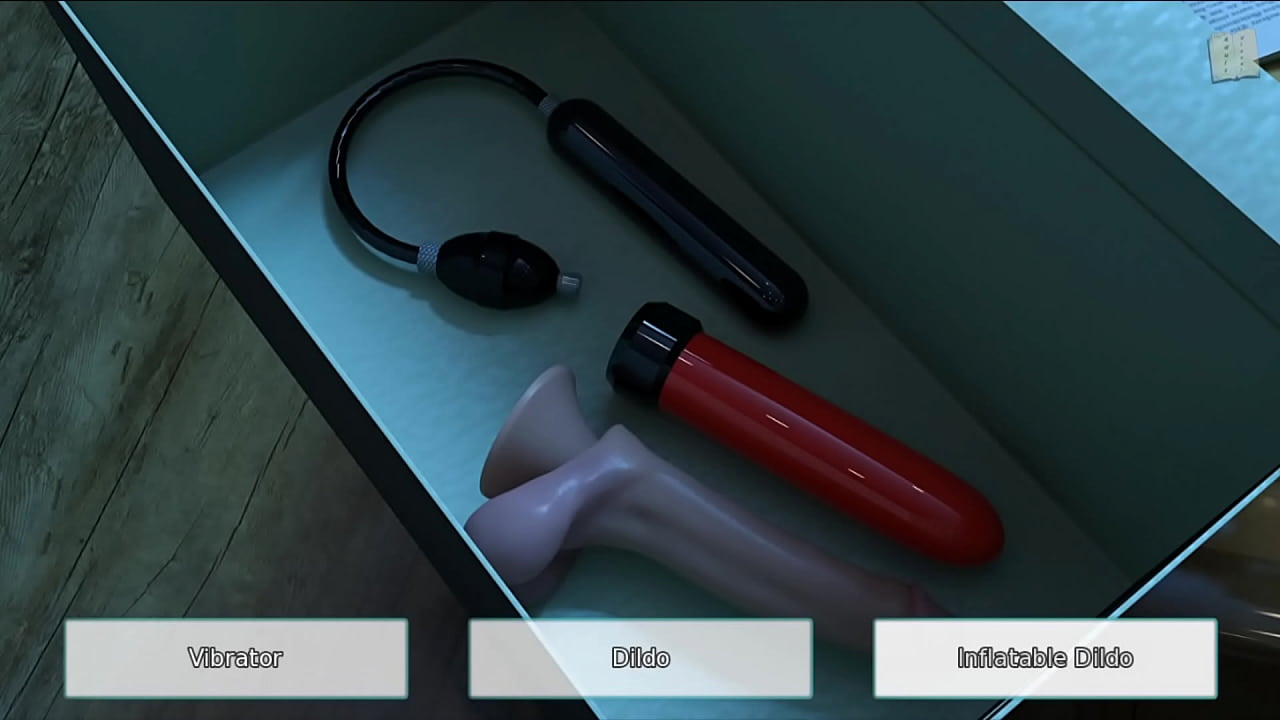Open the journal book icon
The width and height of the screenshot is (1280, 720).
coord(1233,55)
